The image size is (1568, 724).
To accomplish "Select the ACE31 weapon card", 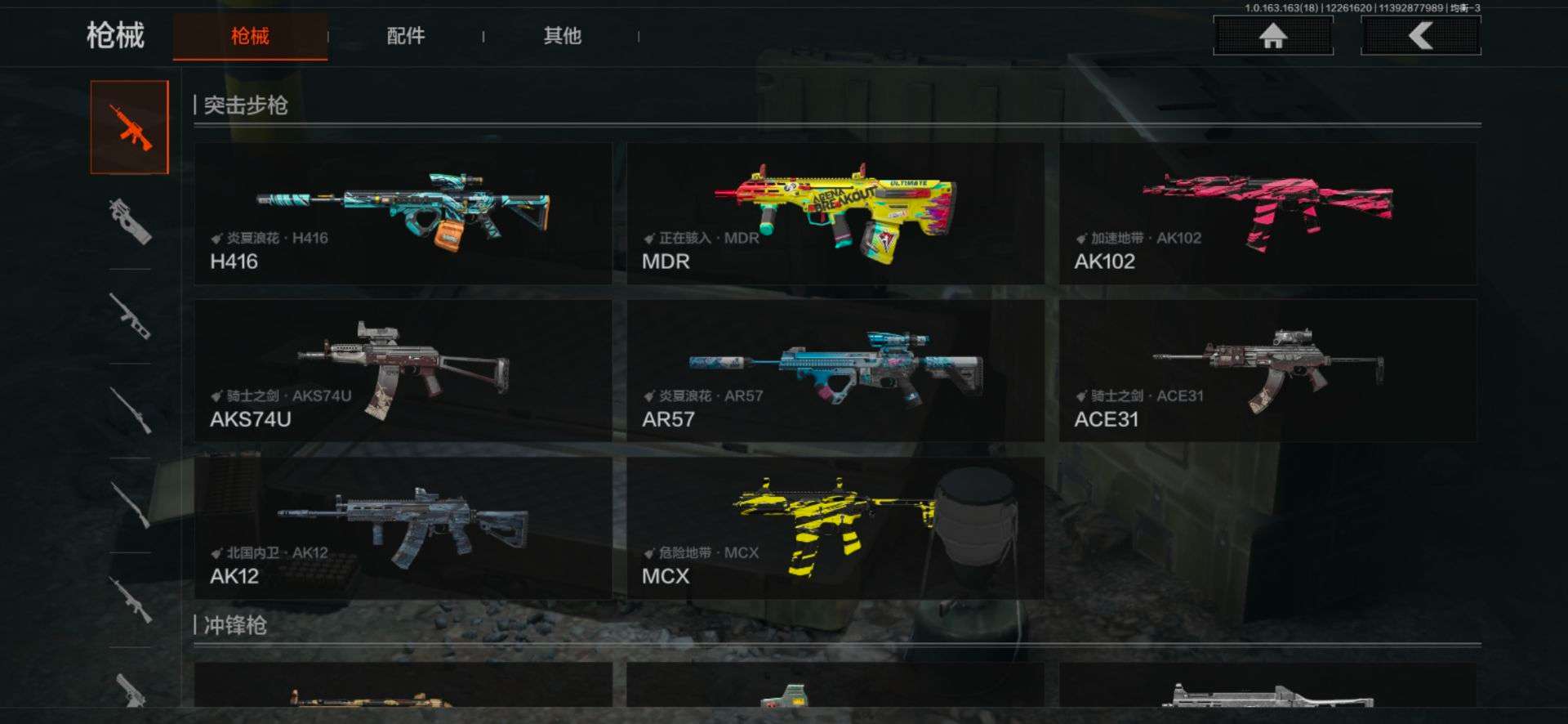I will click(1267, 371).
